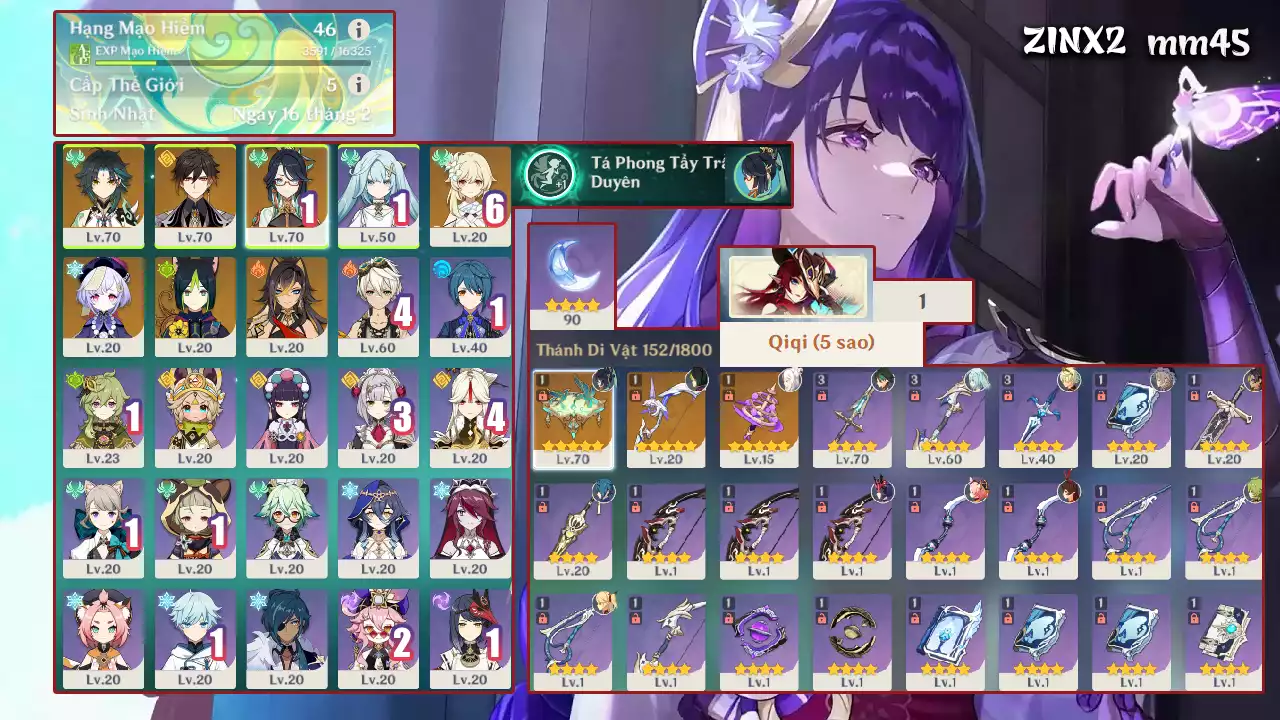Click the Qiqi (5 sao) label

coord(822,344)
